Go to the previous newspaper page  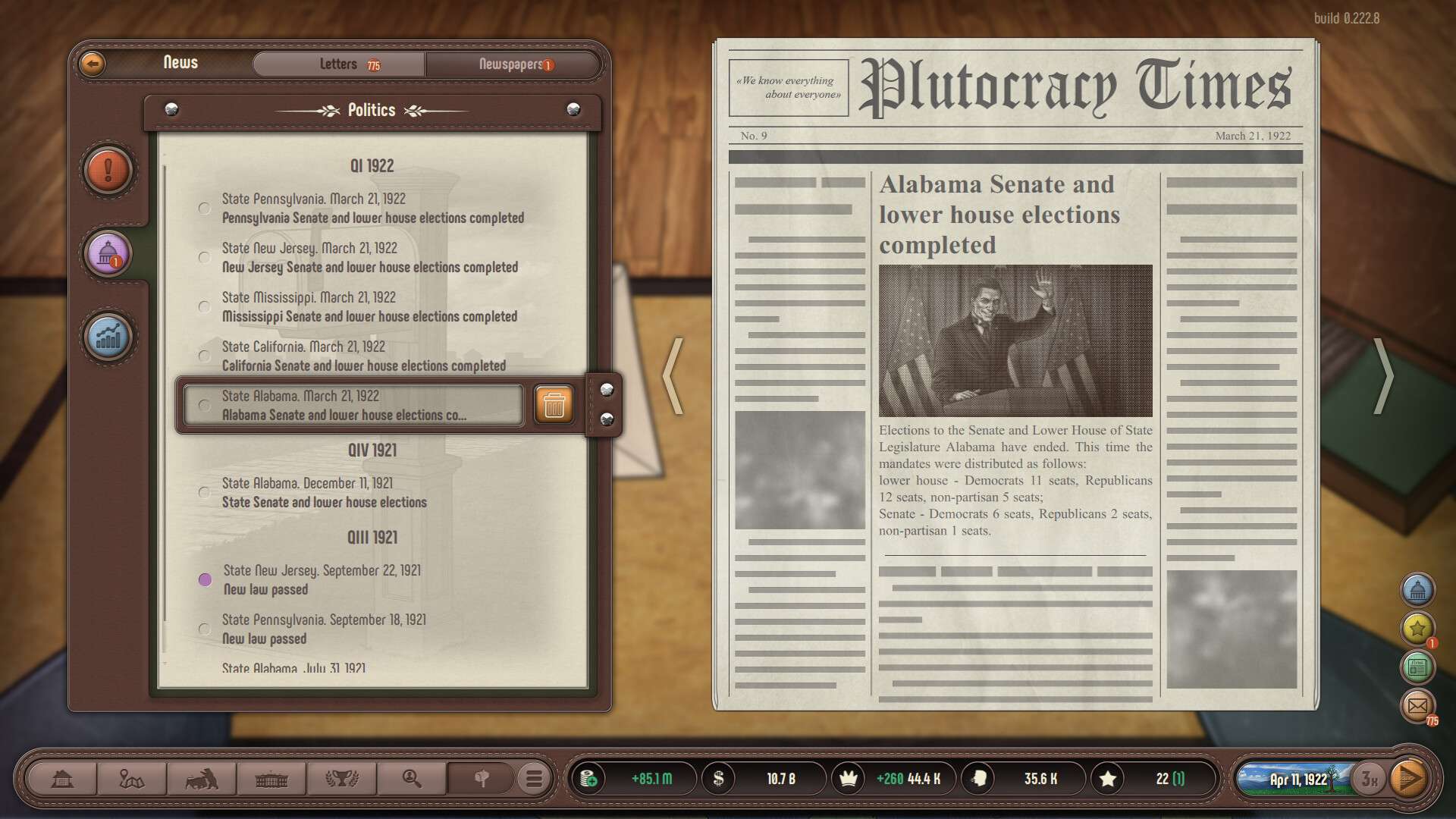[x=673, y=376]
